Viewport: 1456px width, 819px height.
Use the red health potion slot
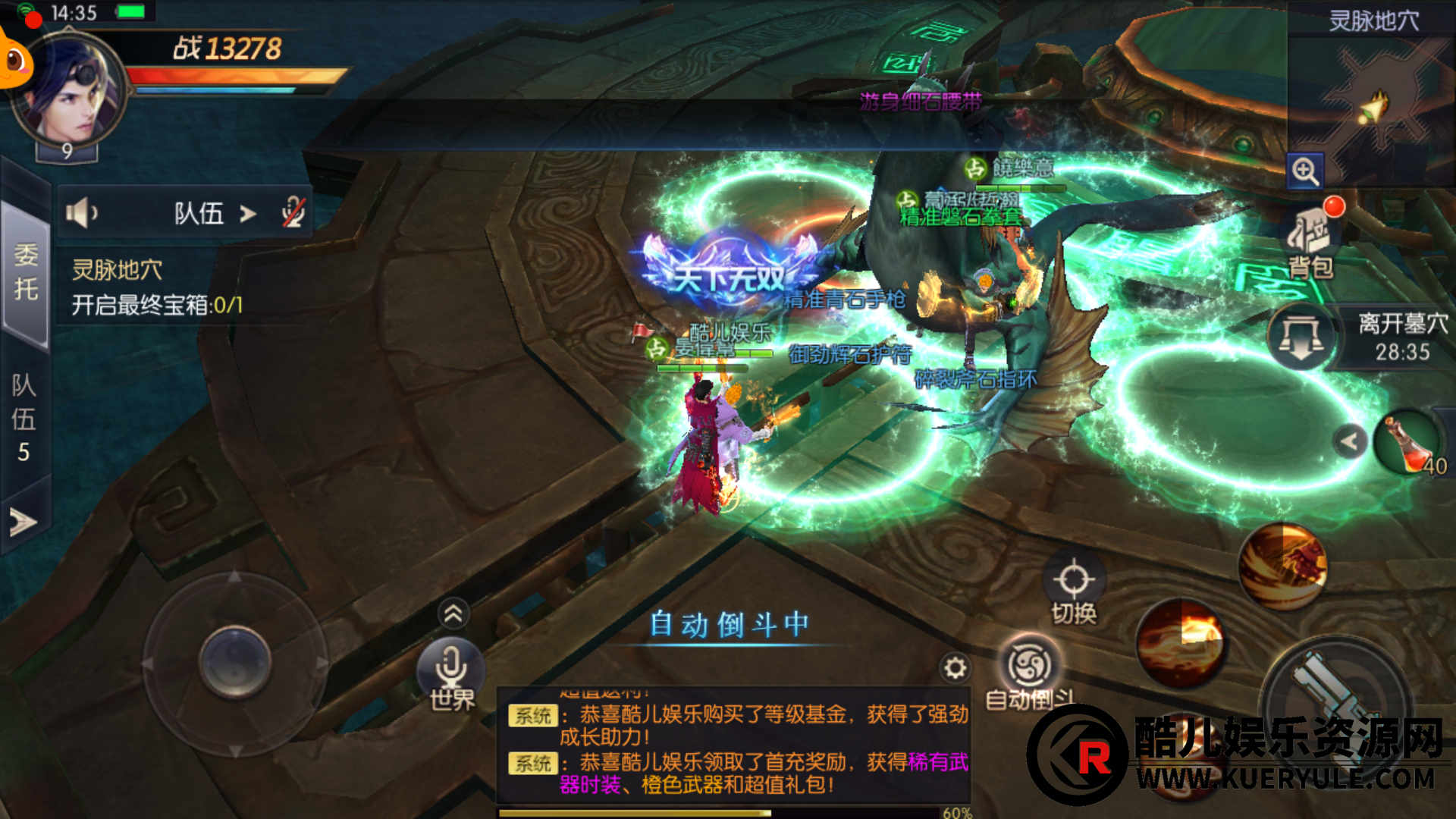pos(1409,443)
